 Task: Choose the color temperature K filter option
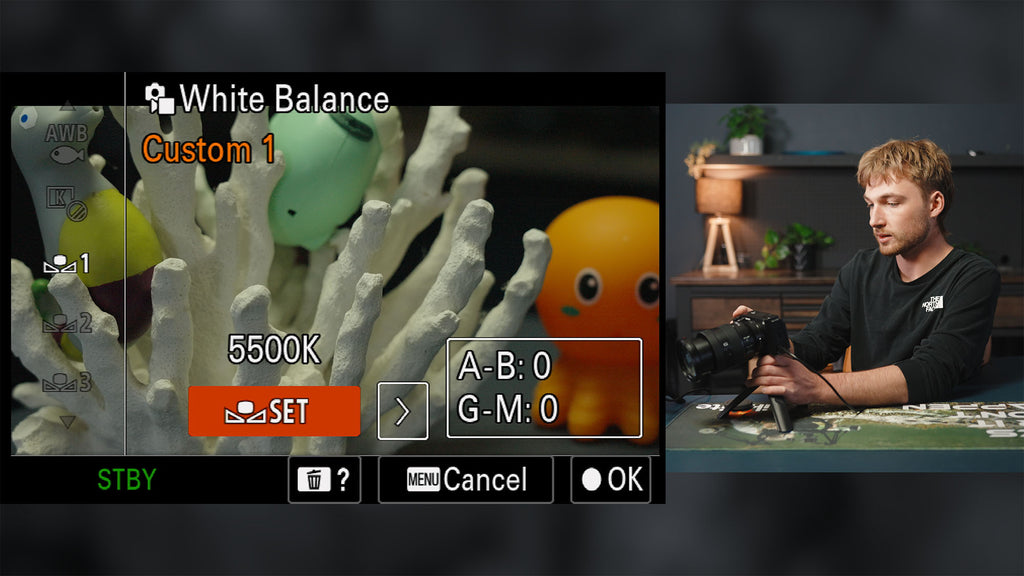[66, 202]
